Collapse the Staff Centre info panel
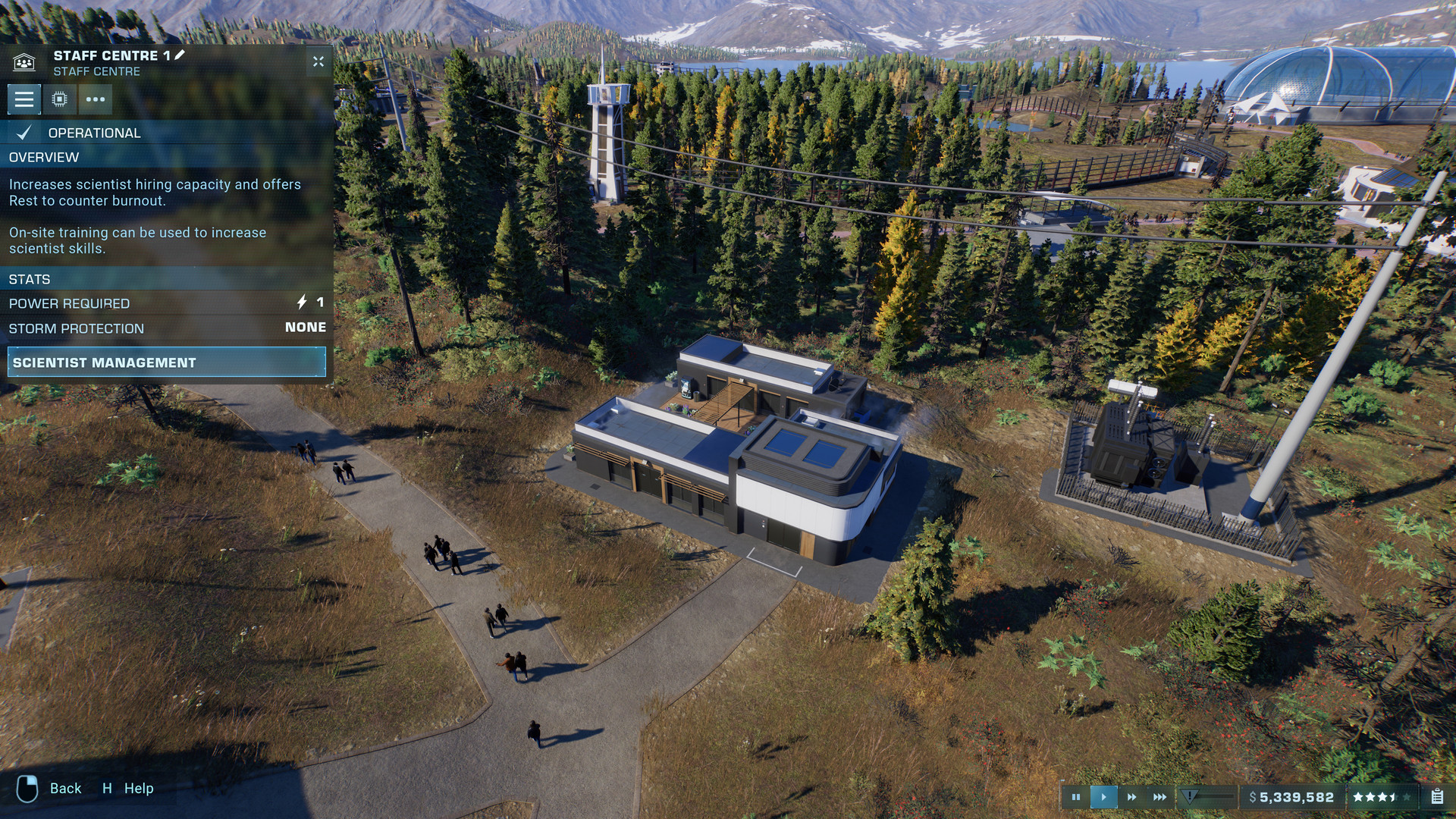 318,62
